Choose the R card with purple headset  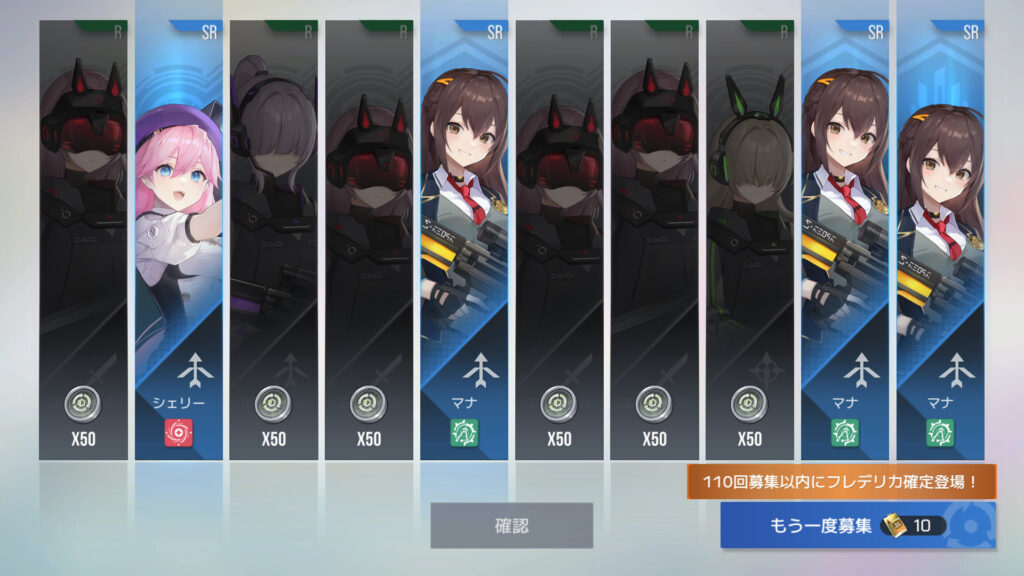click(273, 240)
